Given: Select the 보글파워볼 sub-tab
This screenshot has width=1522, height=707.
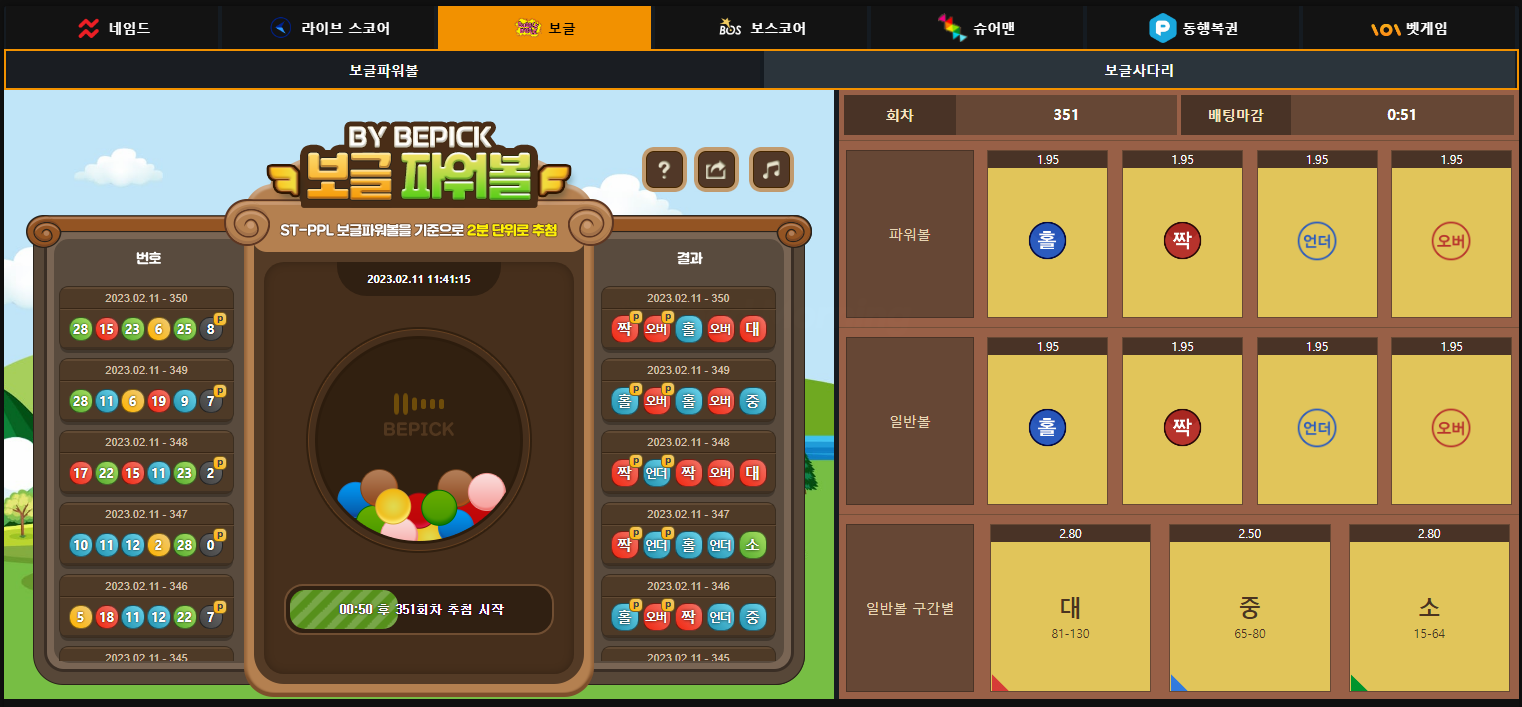Looking at the screenshot, I should (x=384, y=71).
